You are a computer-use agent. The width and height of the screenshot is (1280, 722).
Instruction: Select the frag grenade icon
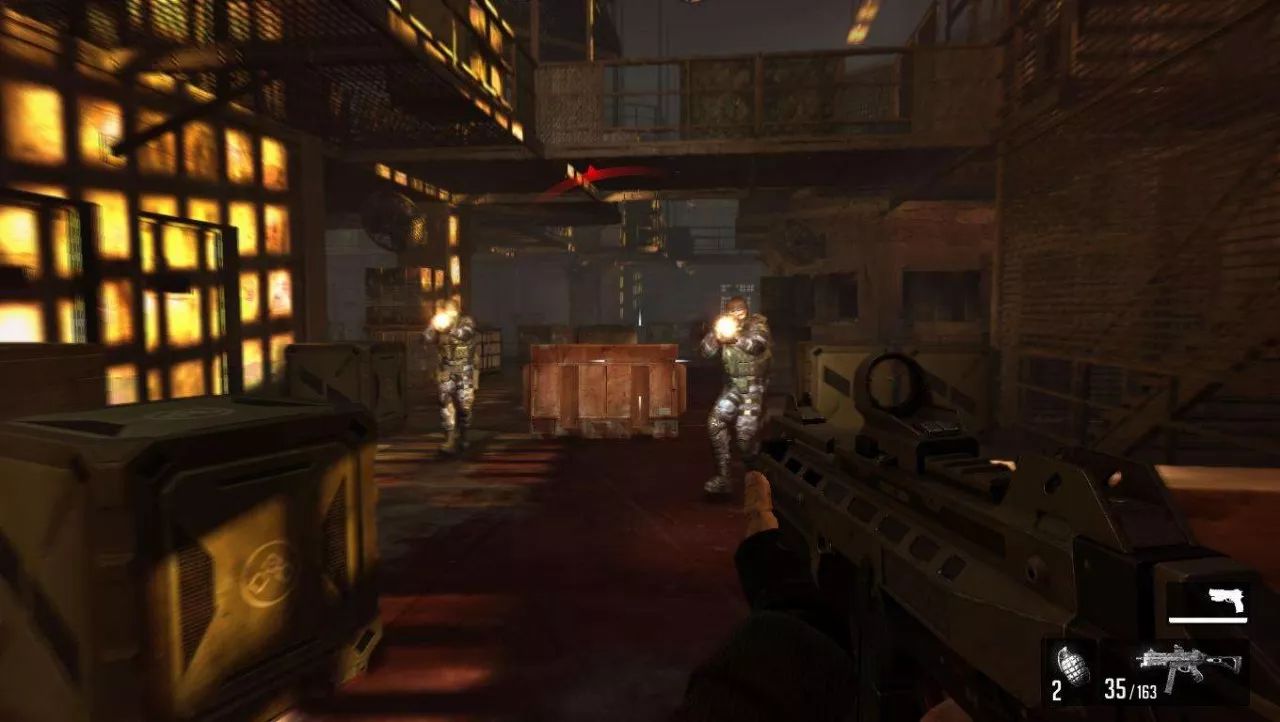pyautogui.click(x=1072, y=665)
